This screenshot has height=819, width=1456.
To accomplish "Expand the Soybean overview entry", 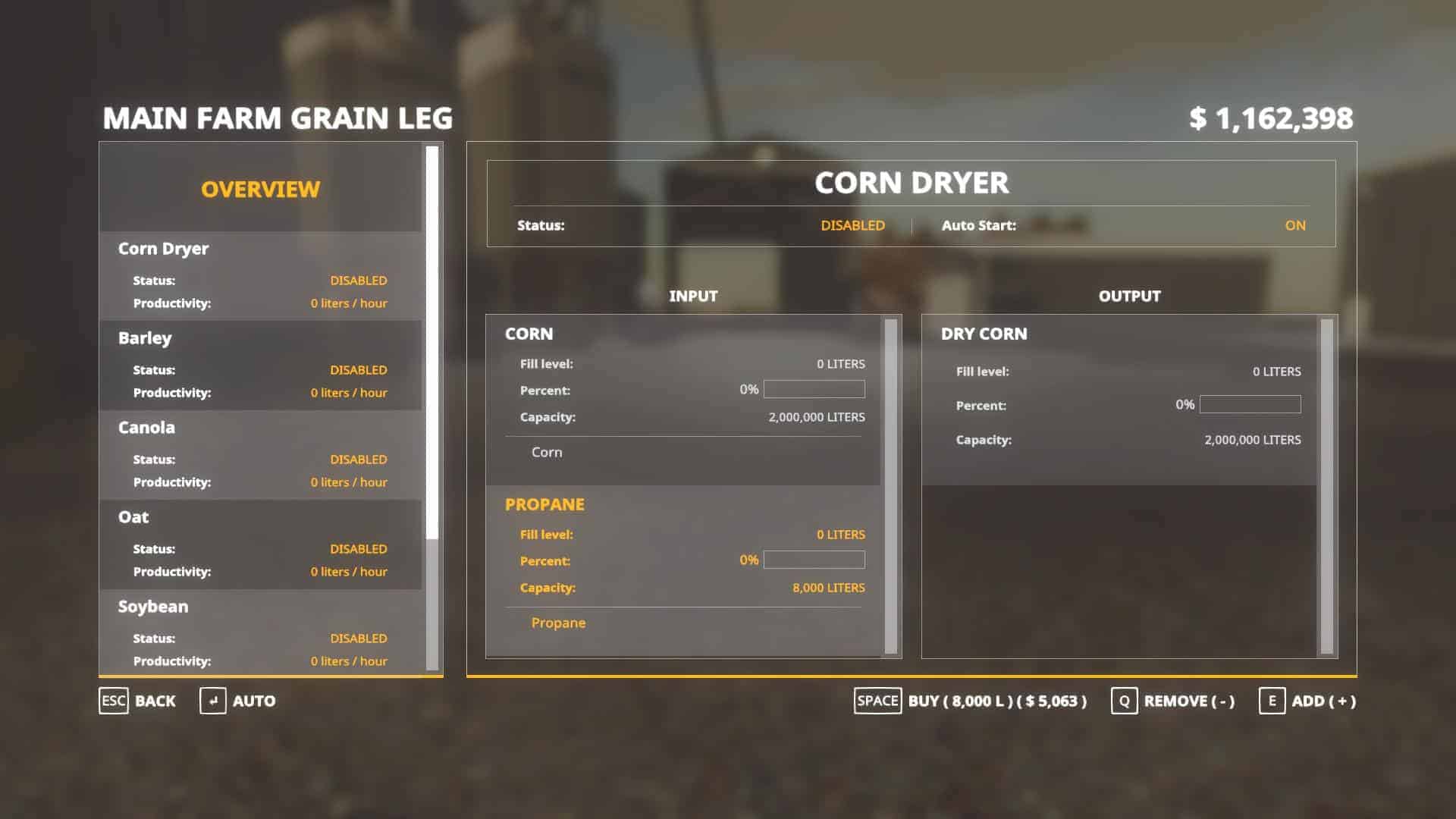I will tap(152, 607).
